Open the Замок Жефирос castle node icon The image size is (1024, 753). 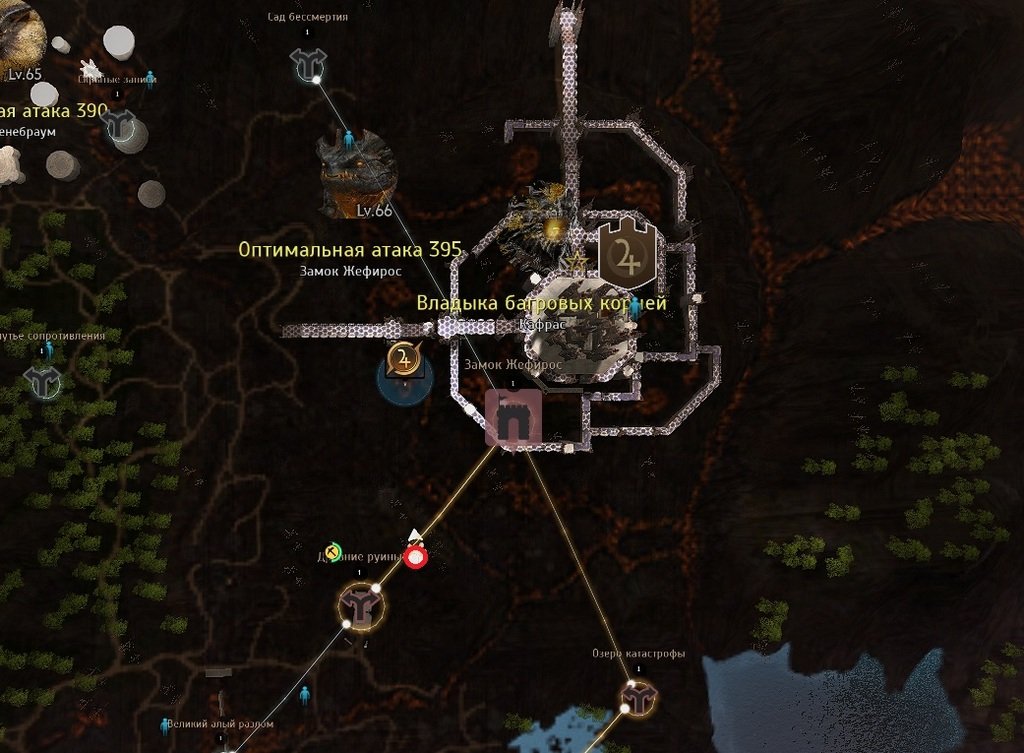click(x=514, y=418)
